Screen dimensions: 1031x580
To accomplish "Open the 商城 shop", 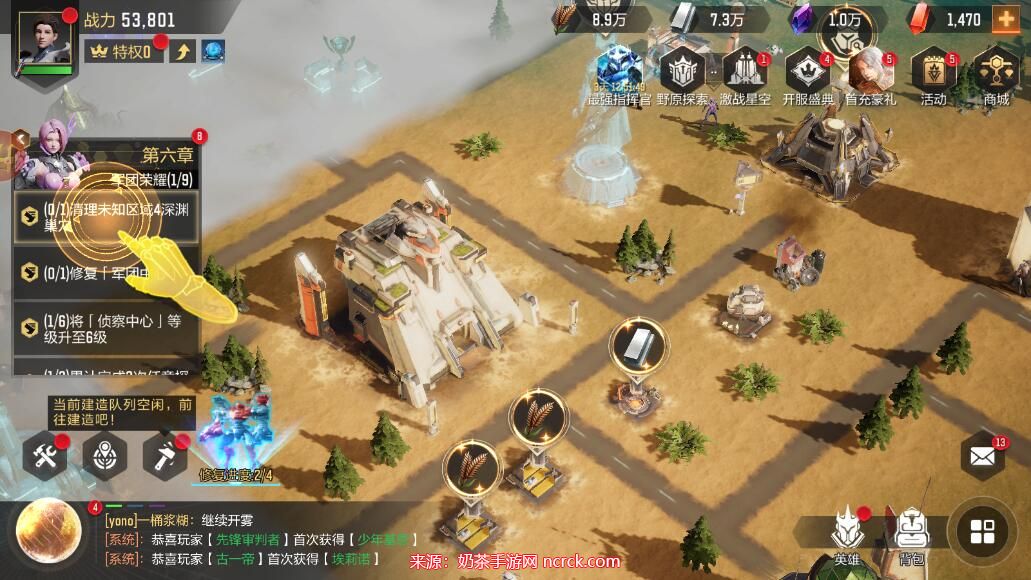I will tap(996, 73).
